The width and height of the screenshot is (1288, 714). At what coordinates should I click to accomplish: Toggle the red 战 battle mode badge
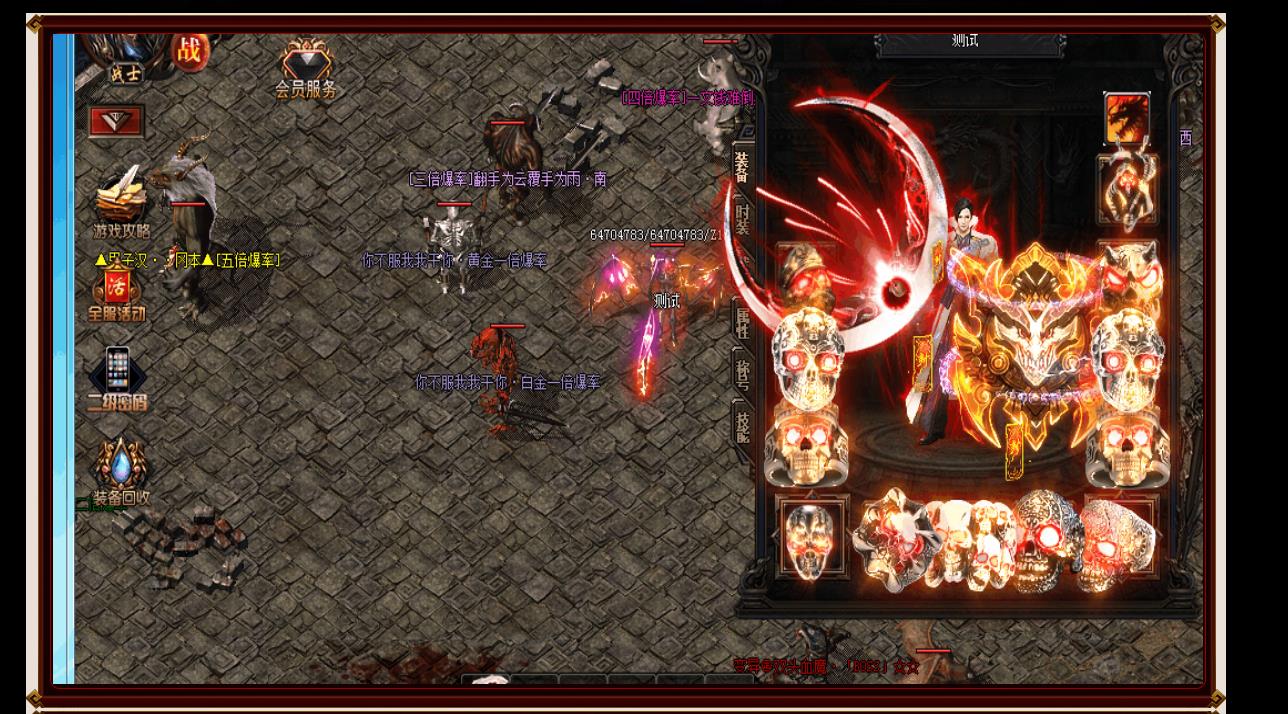(x=189, y=49)
